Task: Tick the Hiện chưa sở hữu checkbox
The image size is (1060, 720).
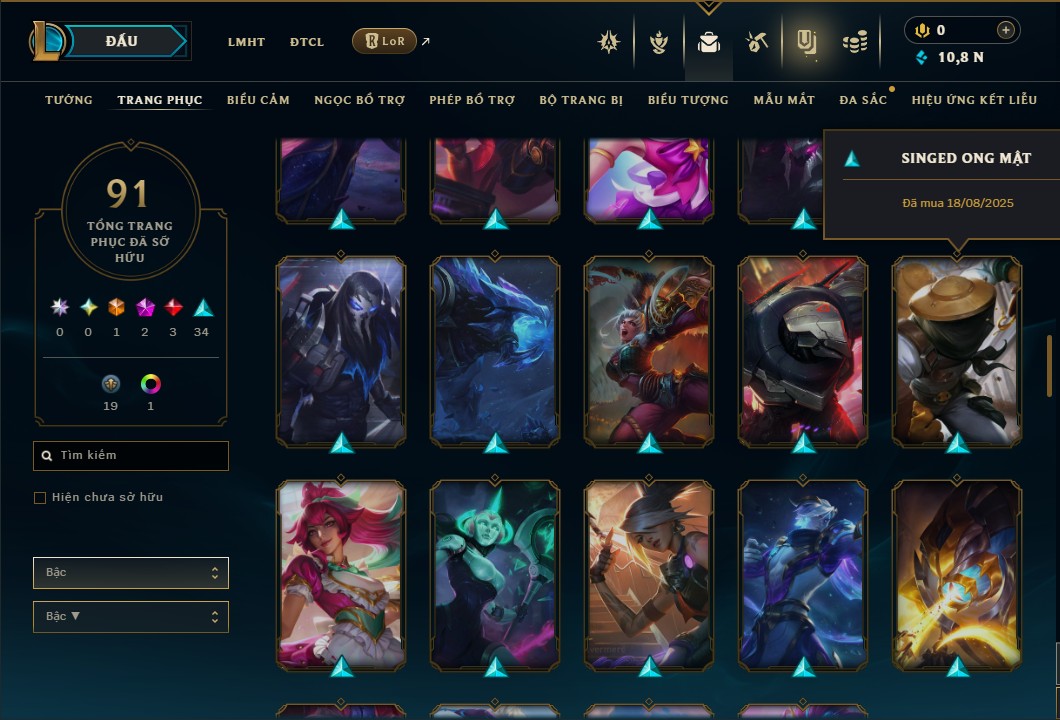Action: [x=40, y=498]
